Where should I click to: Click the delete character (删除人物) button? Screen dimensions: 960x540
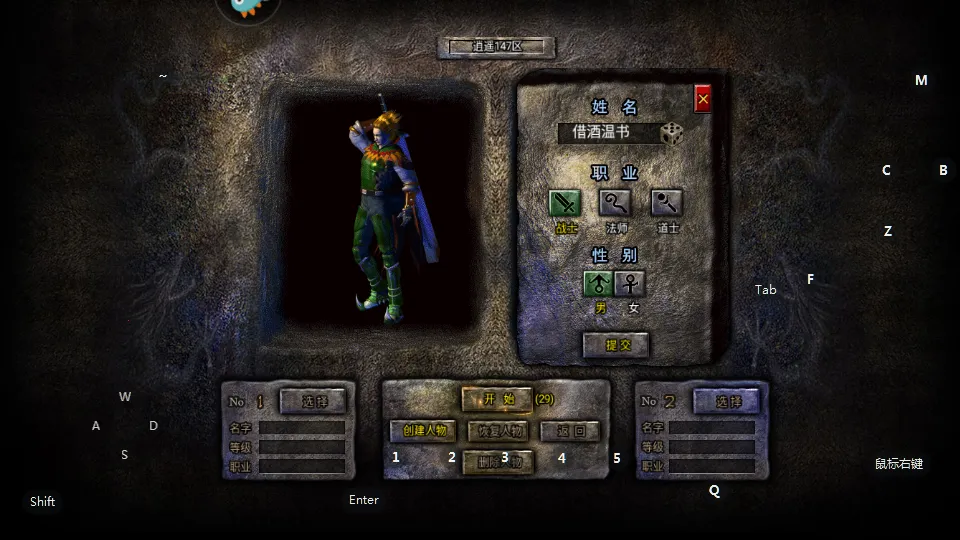pos(497,462)
